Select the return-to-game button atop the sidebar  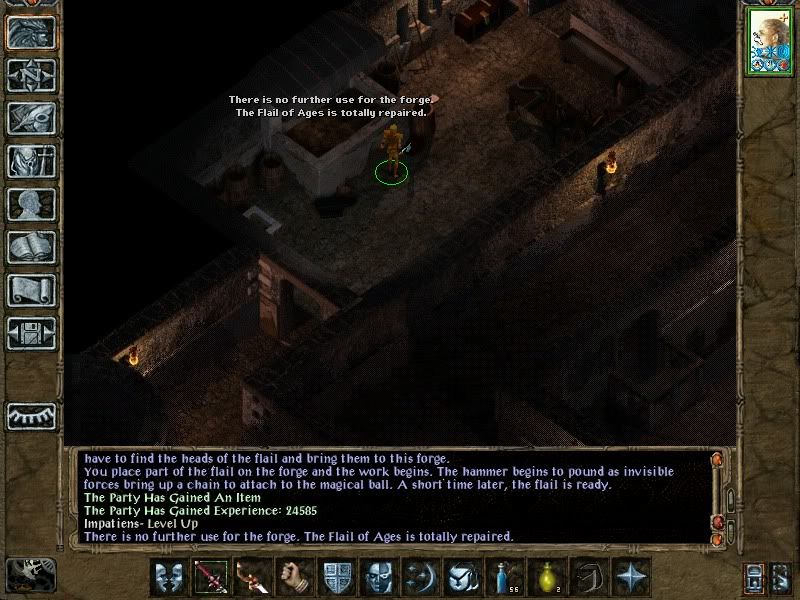(x=31, y=32)
